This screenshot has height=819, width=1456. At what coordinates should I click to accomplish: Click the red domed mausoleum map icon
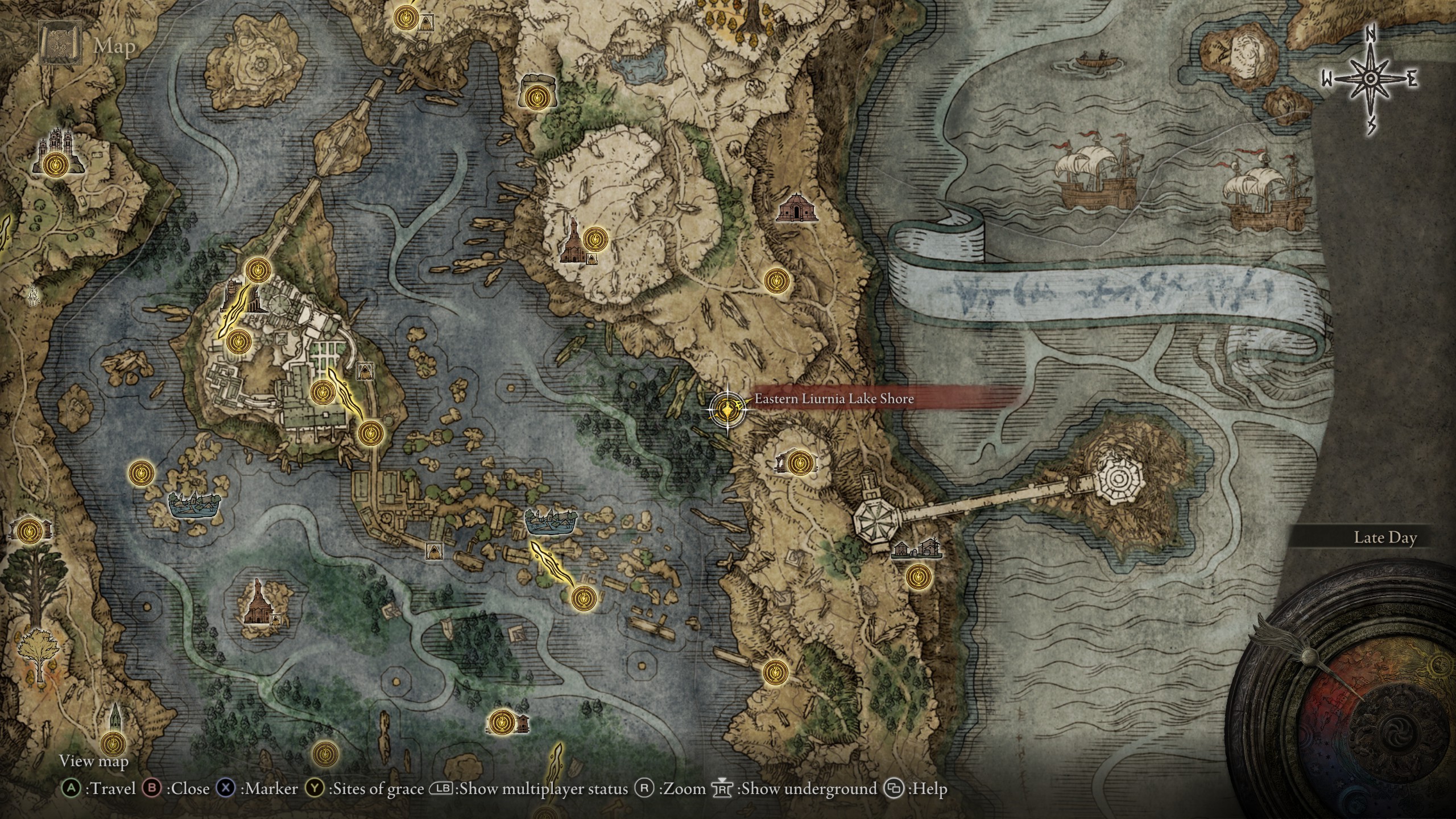[797, 208]
